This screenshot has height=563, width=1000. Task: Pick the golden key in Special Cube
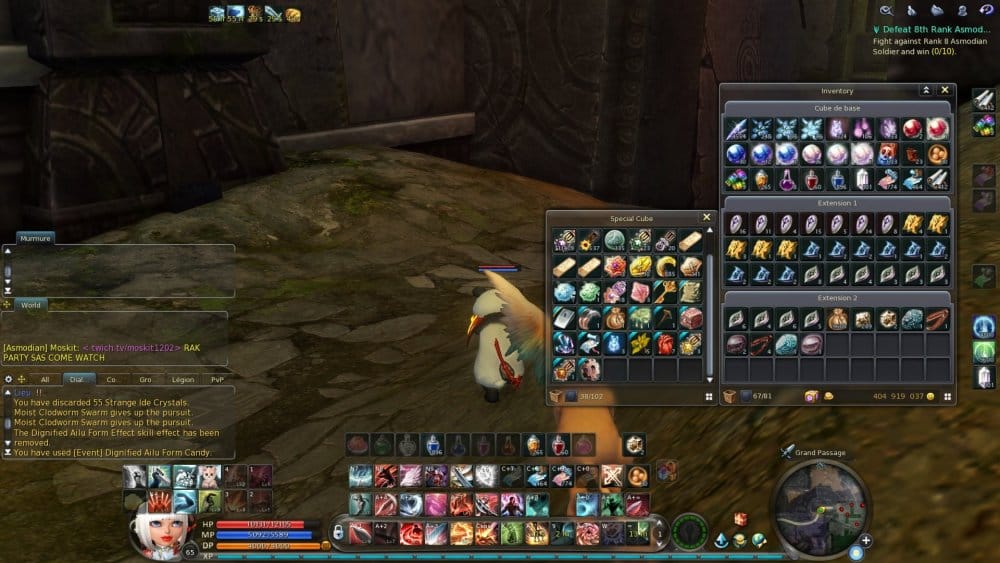[x=665, y=292]
